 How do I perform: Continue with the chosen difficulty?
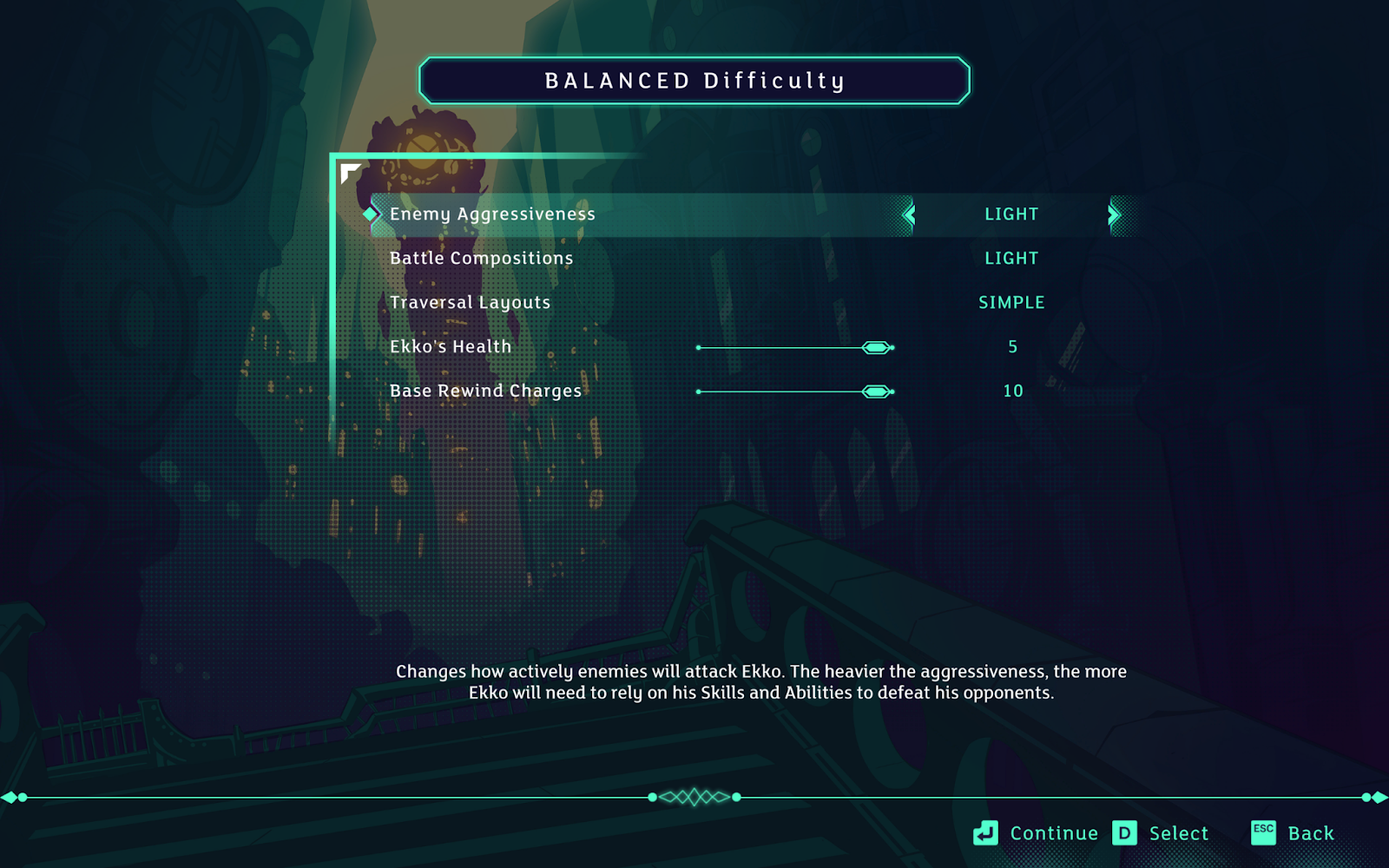click(1037, 833)
